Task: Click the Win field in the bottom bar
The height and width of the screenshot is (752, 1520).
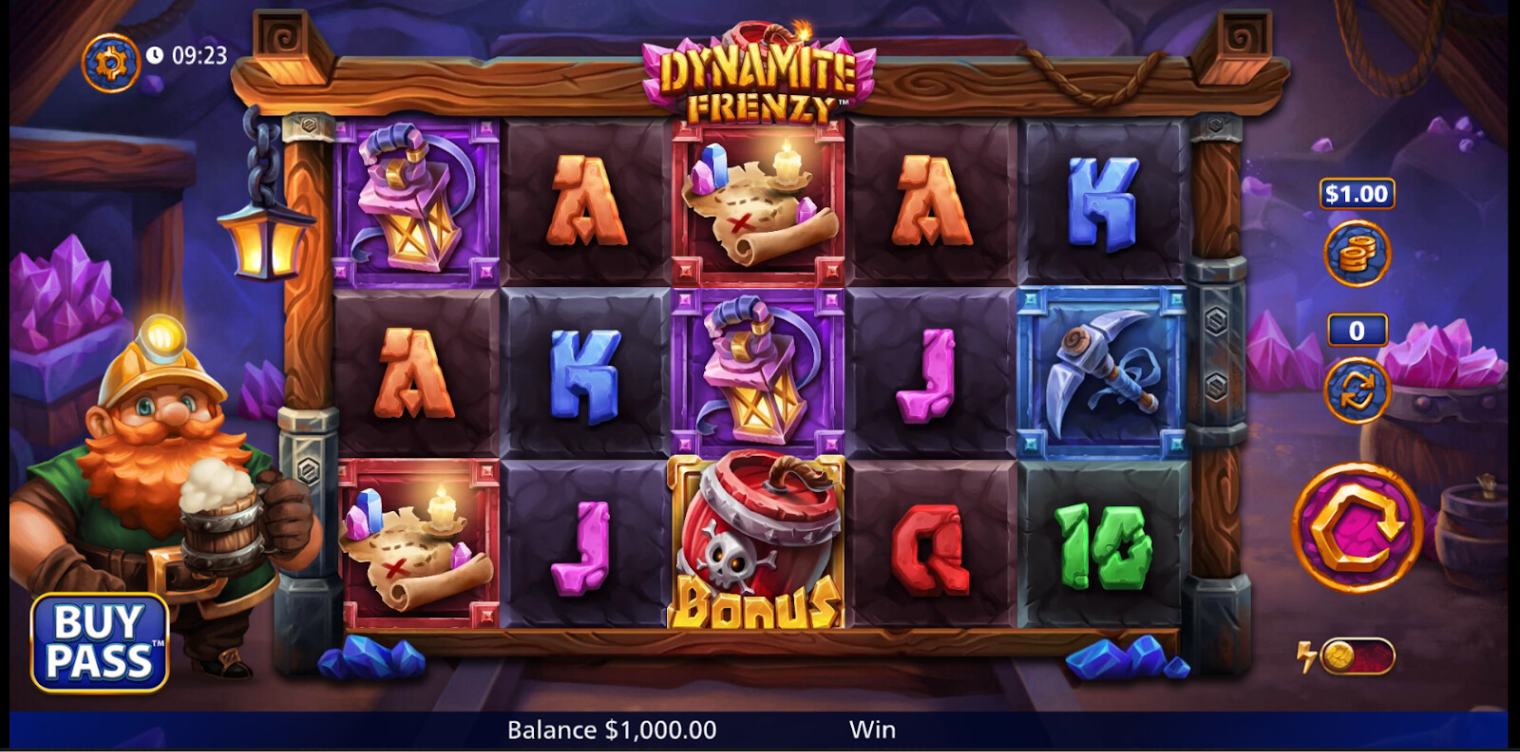Action: [870, 730]
